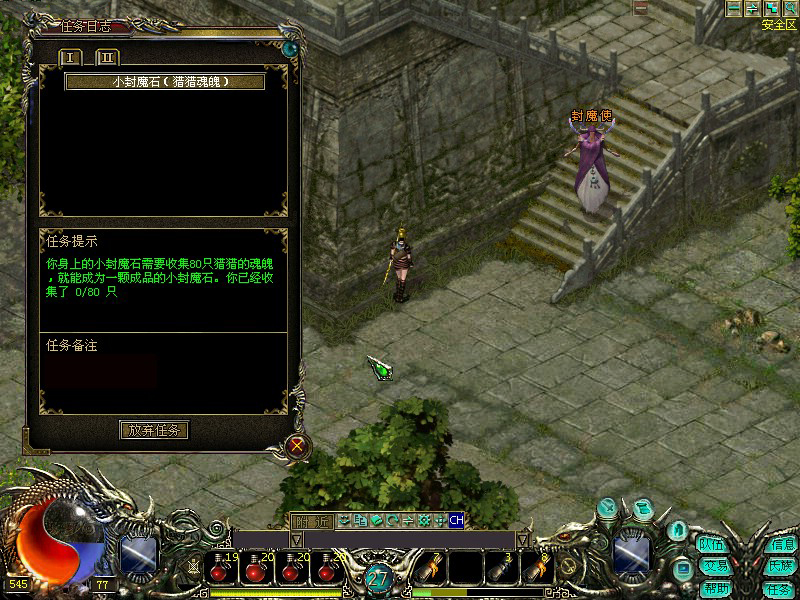Select the 附近 nearby chat channel
This screenshot has height=600, width=800.
310,520
